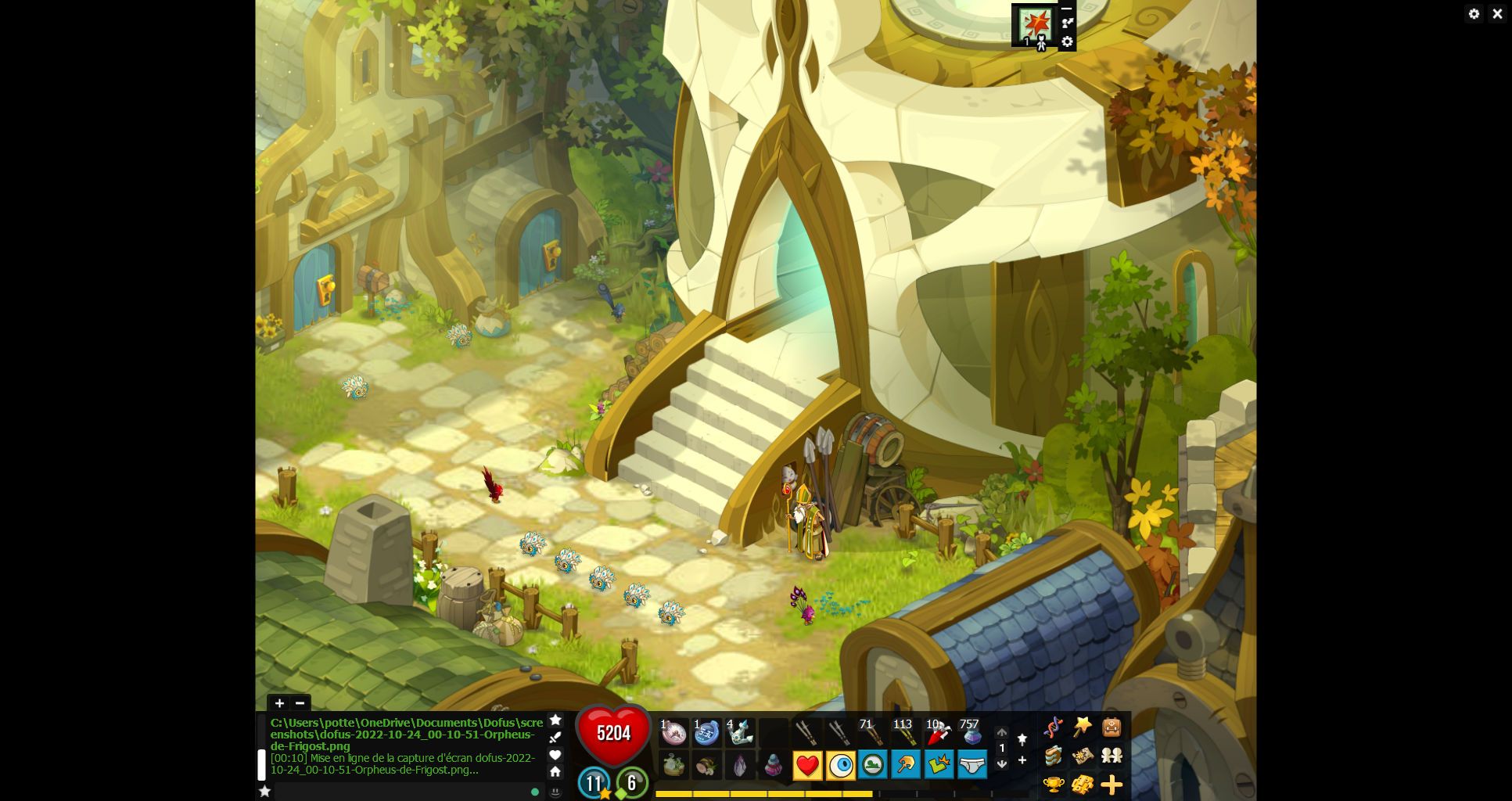Open the buff panel's gear settings

(x=1067, y=42)
